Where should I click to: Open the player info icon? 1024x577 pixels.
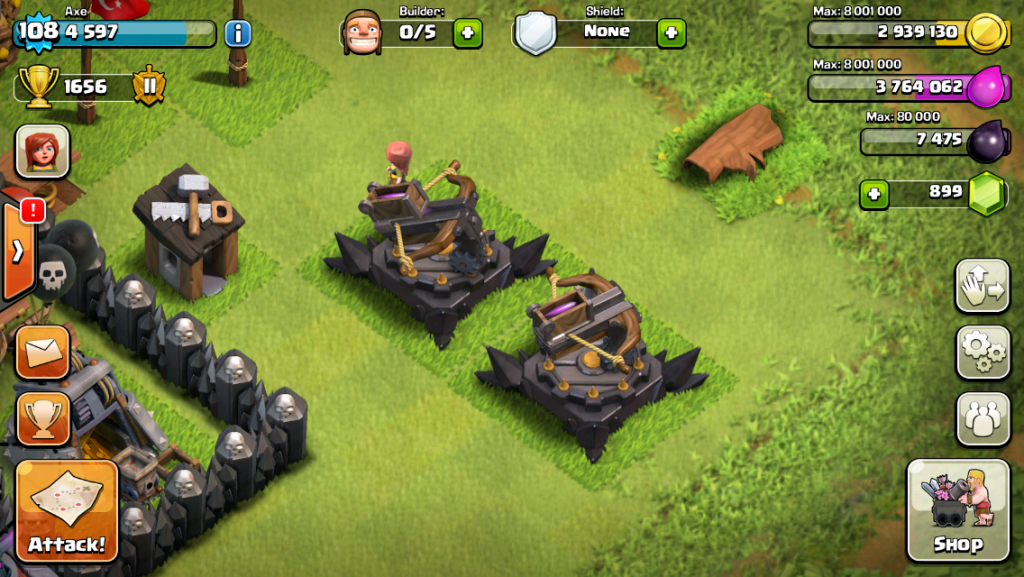point(238,33)
